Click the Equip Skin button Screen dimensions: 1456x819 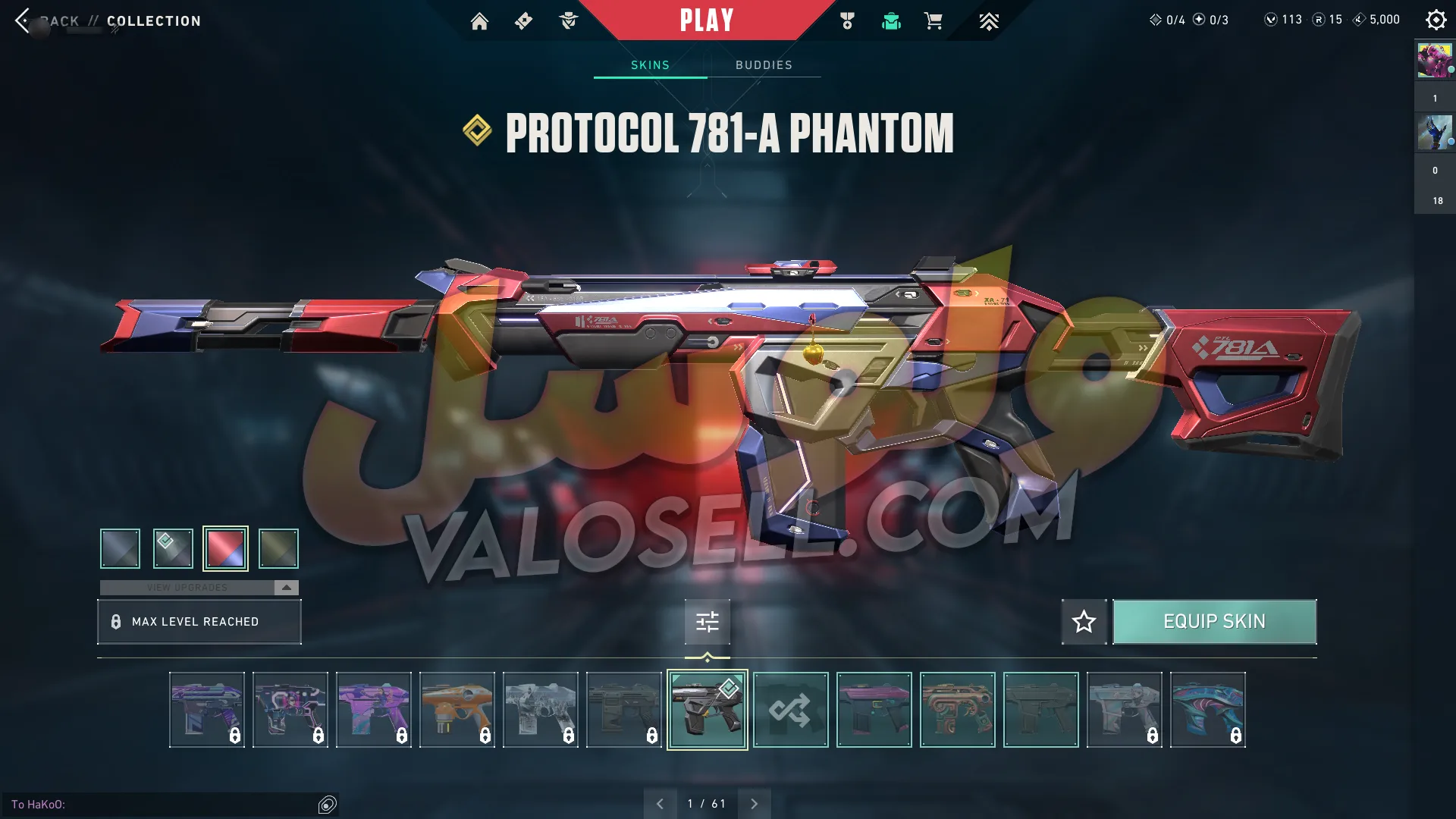[1214, 622]
